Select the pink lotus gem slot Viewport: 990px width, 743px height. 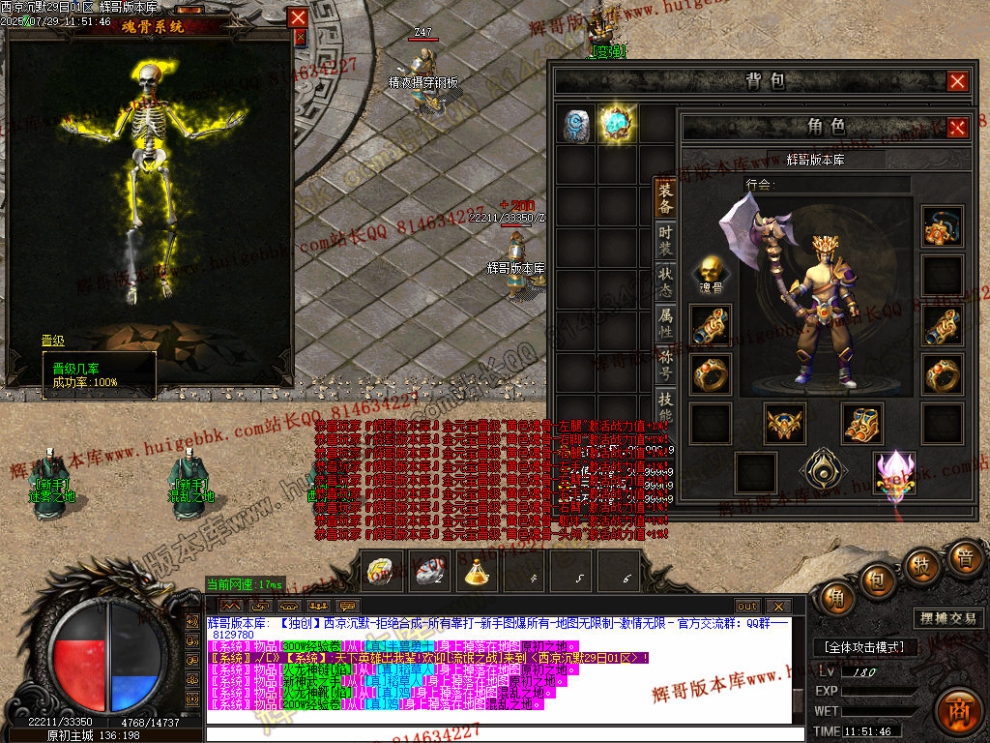(x=894, y=471)
